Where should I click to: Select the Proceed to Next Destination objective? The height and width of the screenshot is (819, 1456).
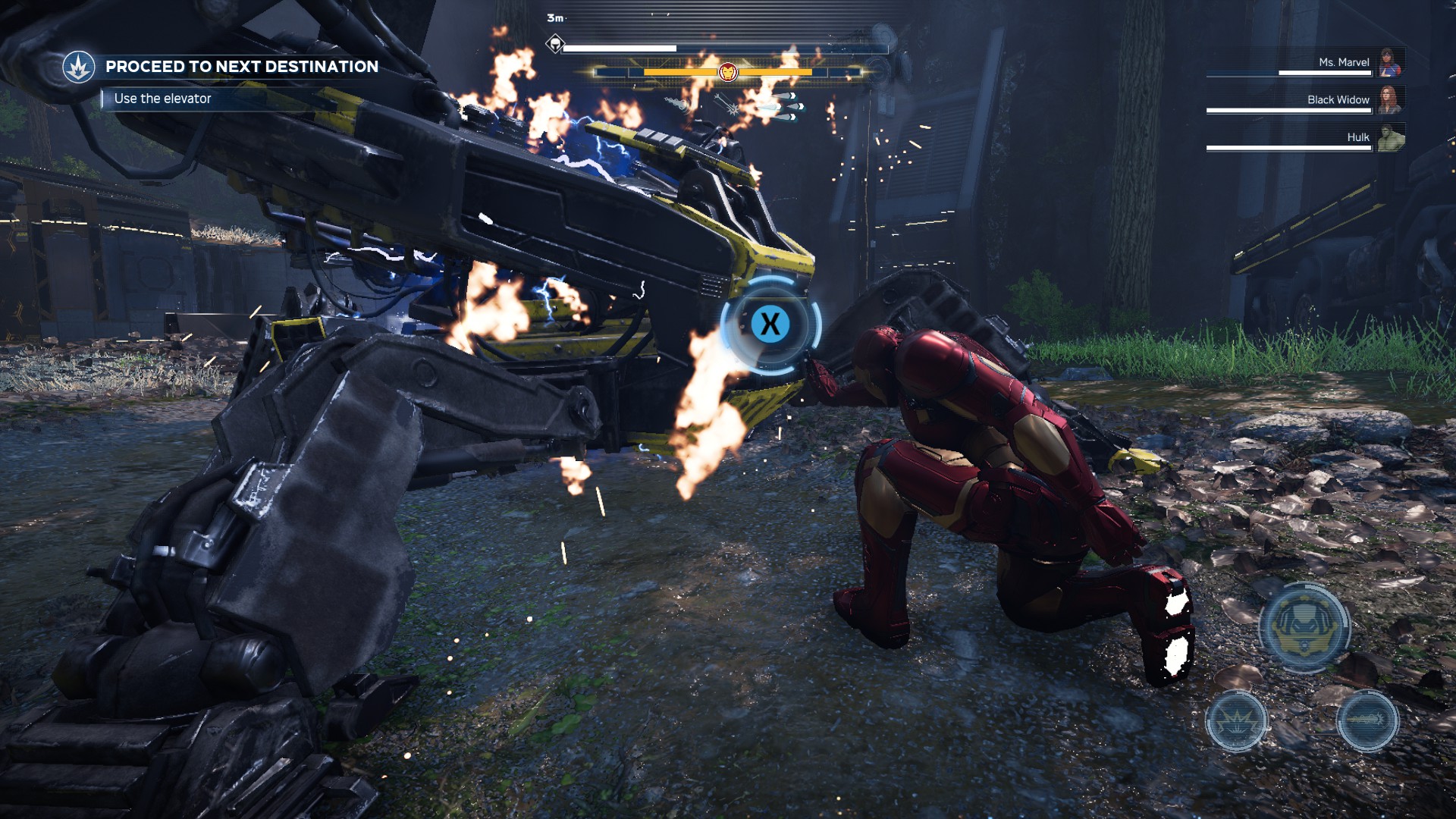241,67
